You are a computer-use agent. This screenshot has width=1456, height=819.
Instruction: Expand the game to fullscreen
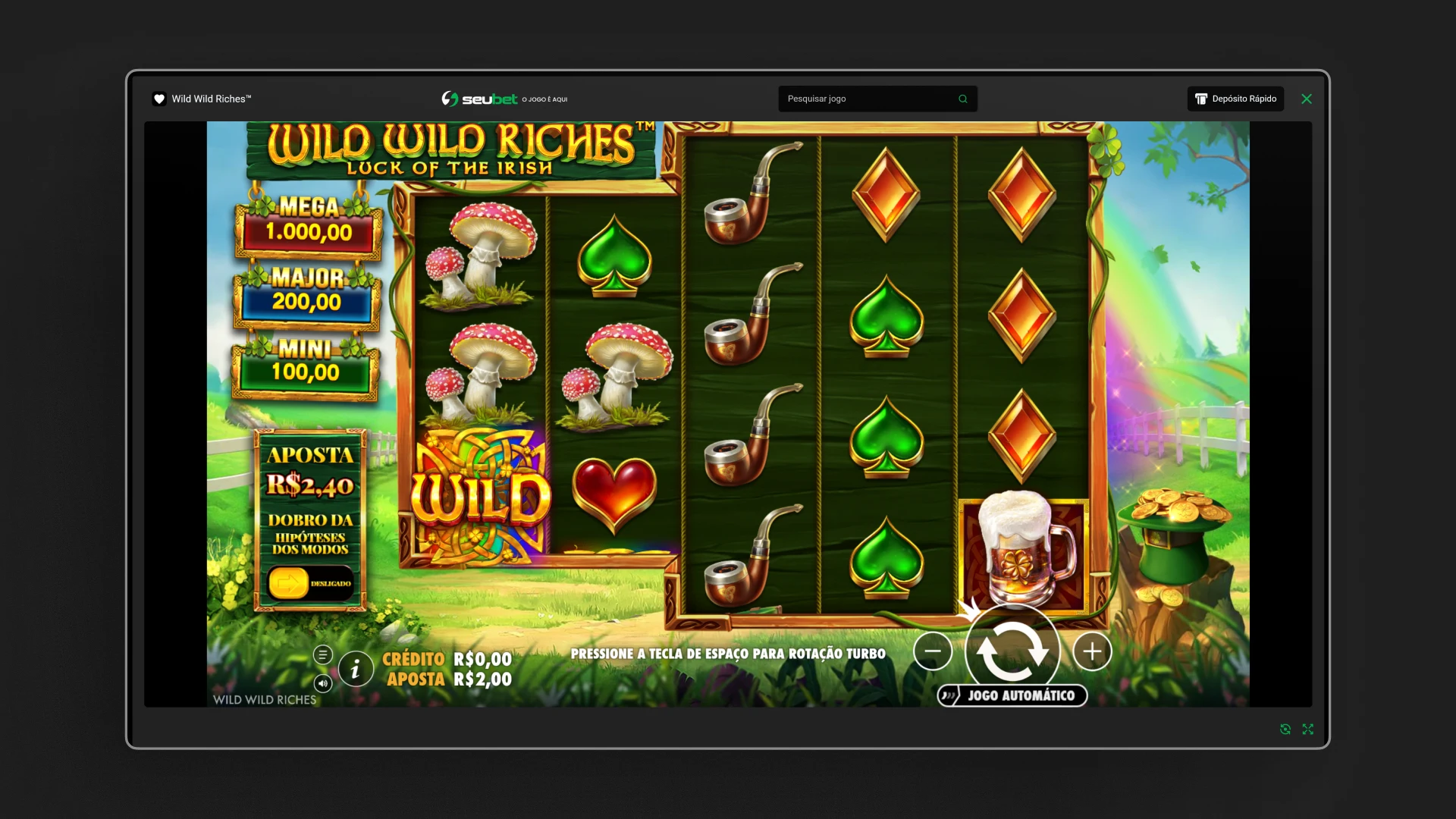click(x=1308, y=729)
